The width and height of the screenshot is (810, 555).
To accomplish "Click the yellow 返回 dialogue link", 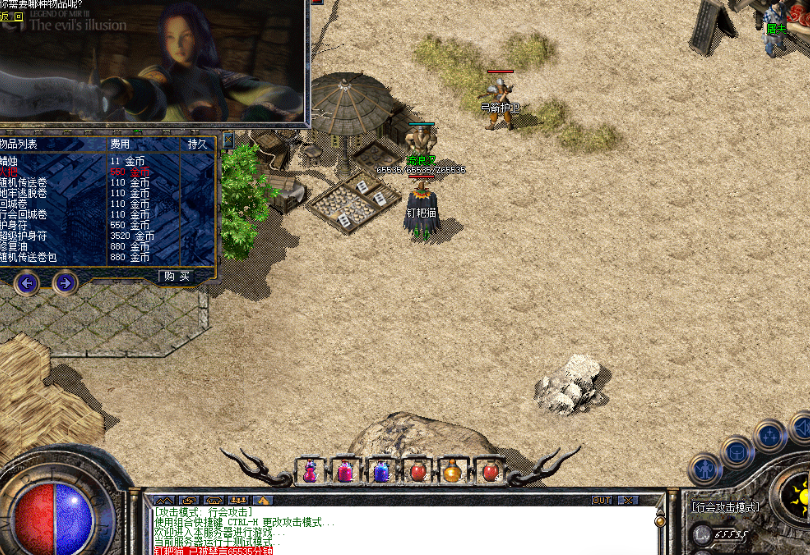I will pyautogui.click(x=10, y=17).
